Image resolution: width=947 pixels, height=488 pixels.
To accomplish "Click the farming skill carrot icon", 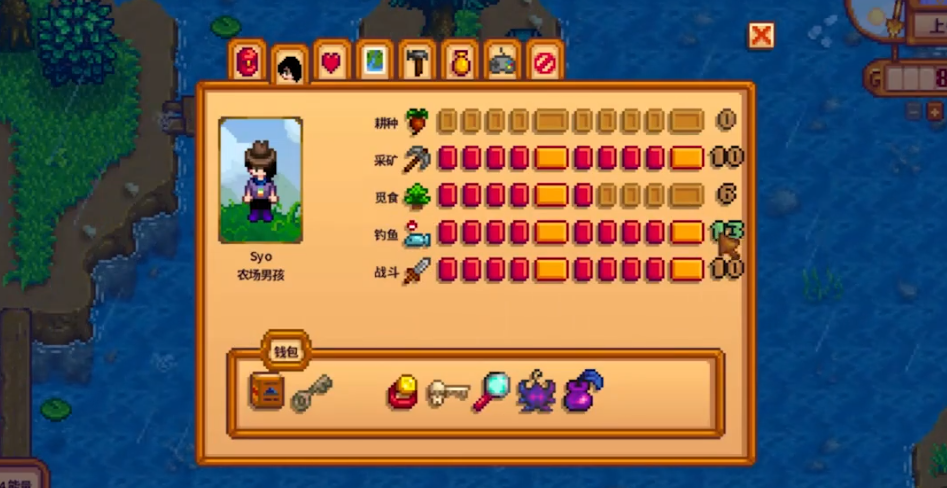I will point(416,122).
